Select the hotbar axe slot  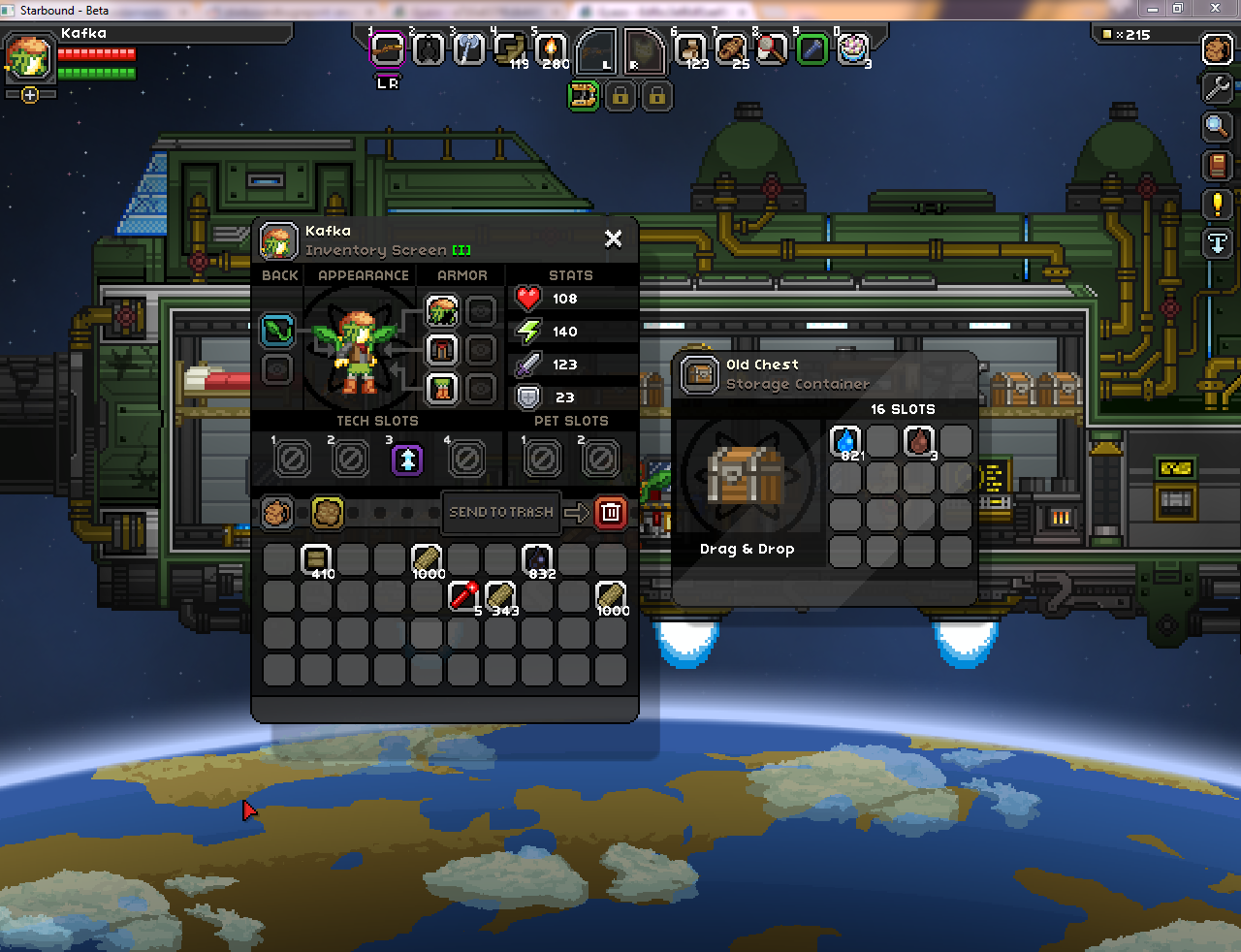(x=469, y=48)
